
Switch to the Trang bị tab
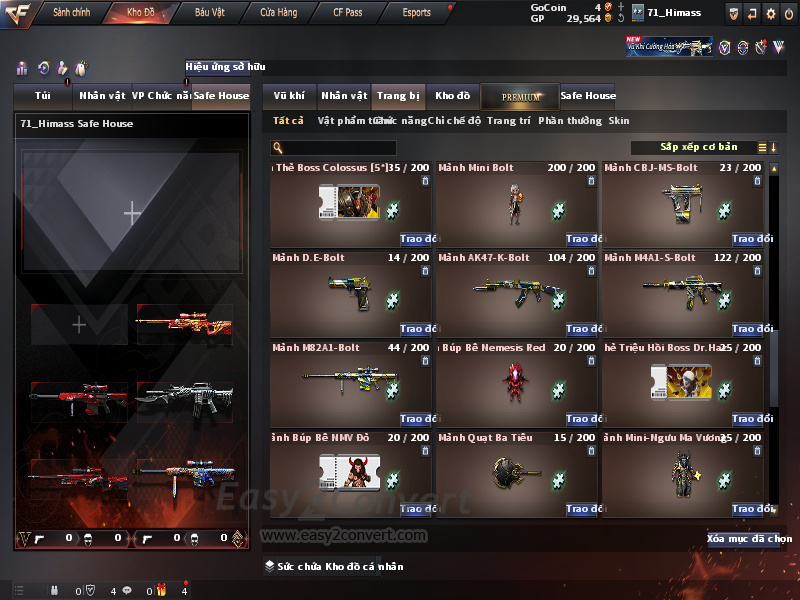pyautogui.click(x=398, y=96)
